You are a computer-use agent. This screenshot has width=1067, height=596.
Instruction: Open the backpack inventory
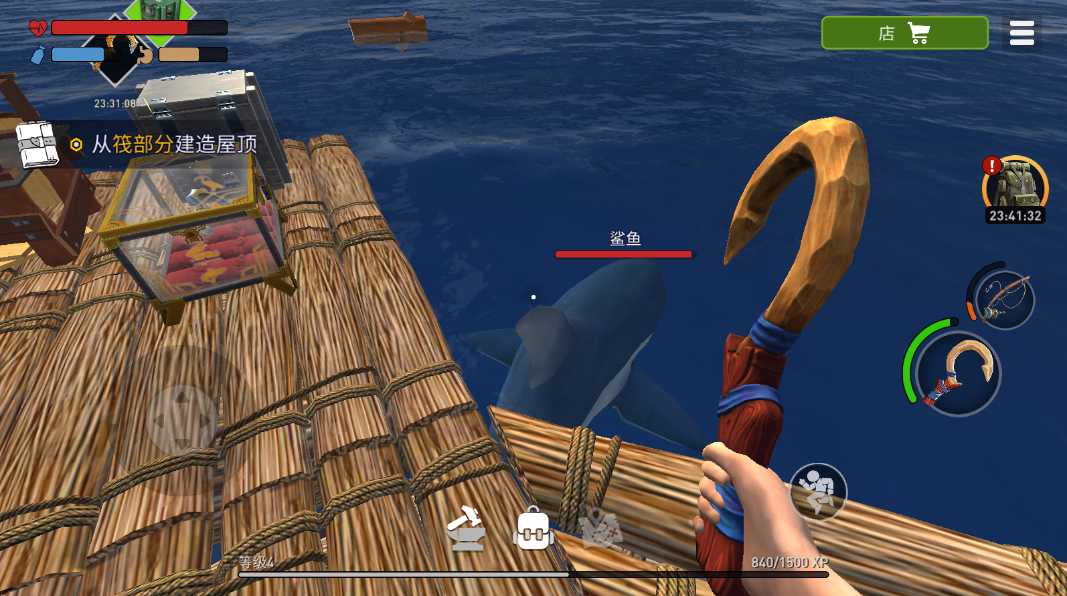534,528
